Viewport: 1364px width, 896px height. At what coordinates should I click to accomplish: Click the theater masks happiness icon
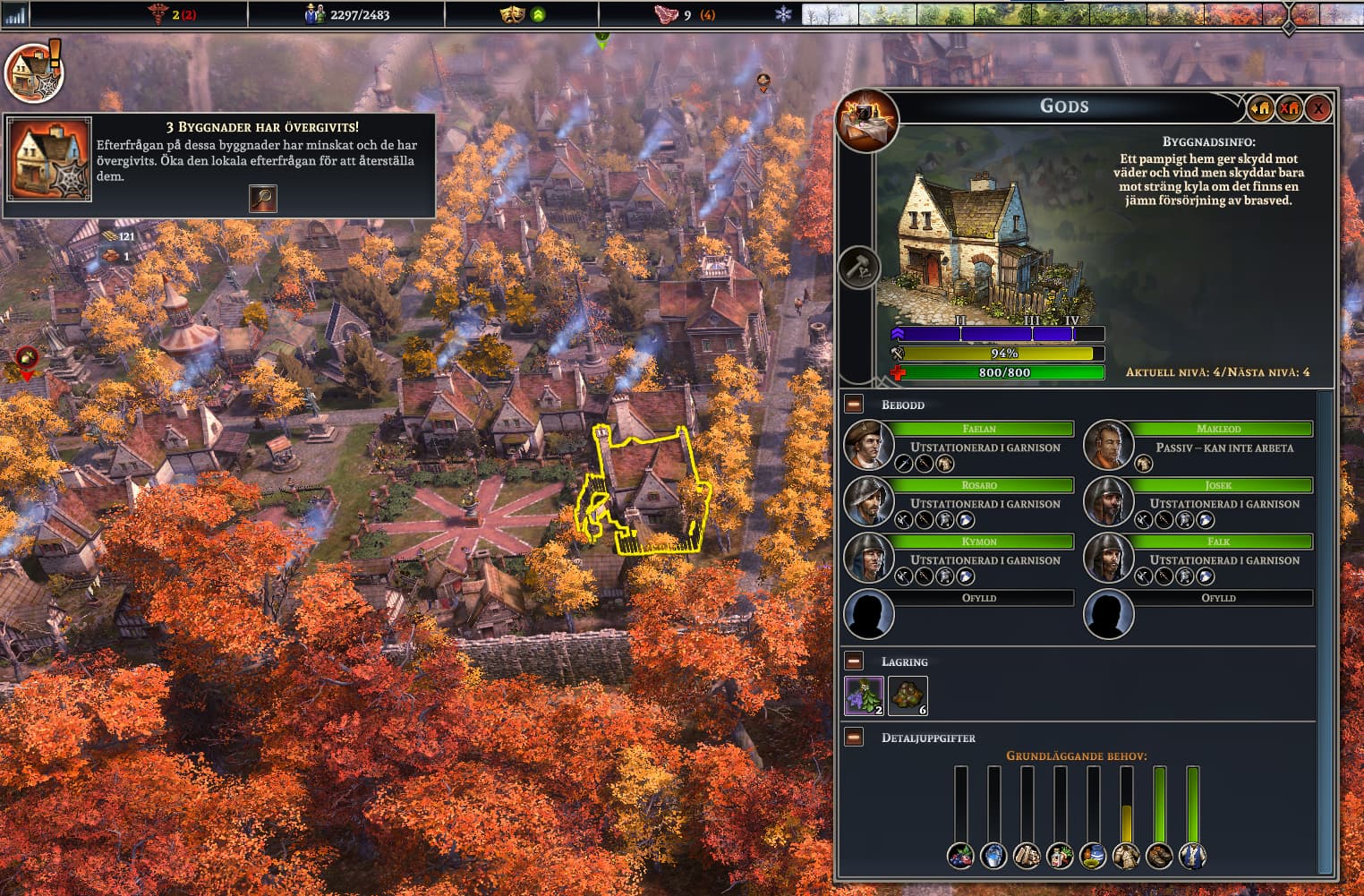(x=512, y=14)
